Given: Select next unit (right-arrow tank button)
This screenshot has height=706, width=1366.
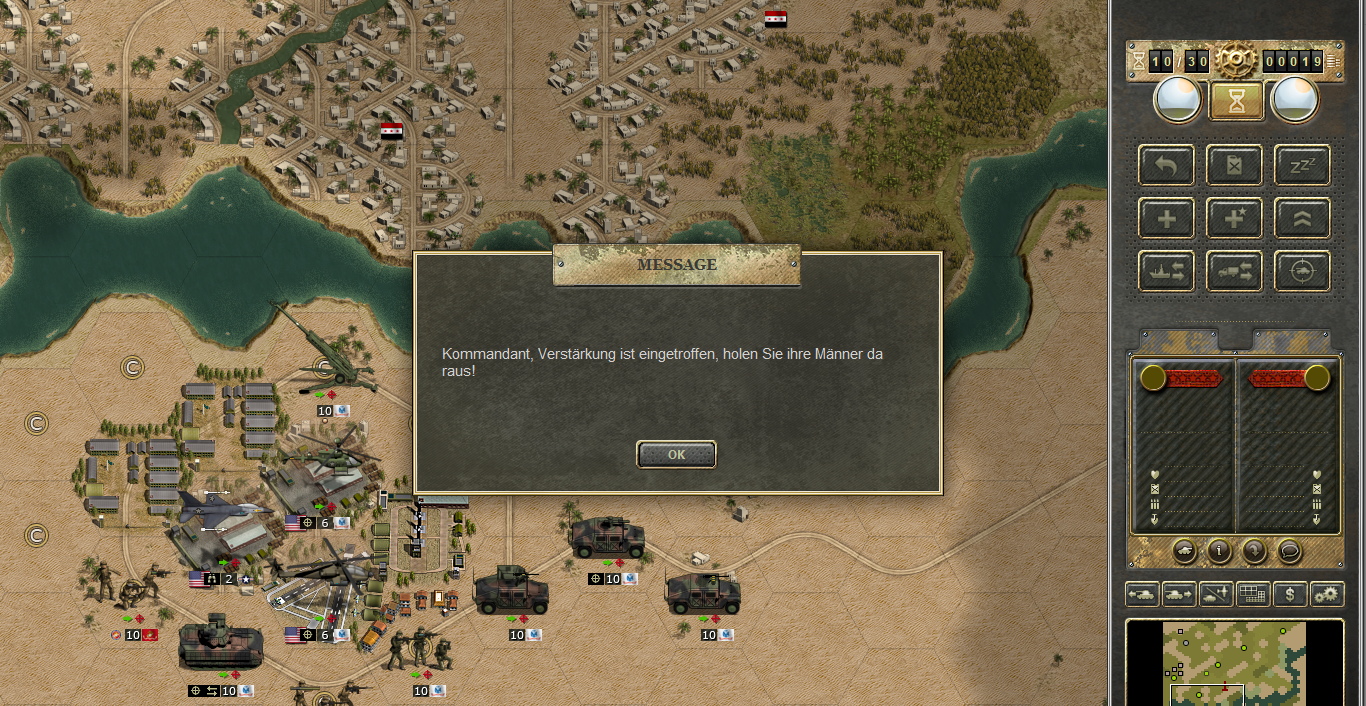Looking at the screenshot, I should coord(1178,594).
